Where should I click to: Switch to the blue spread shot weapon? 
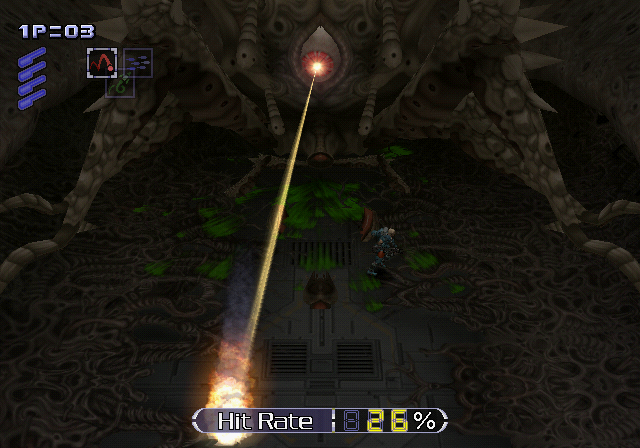138,62
